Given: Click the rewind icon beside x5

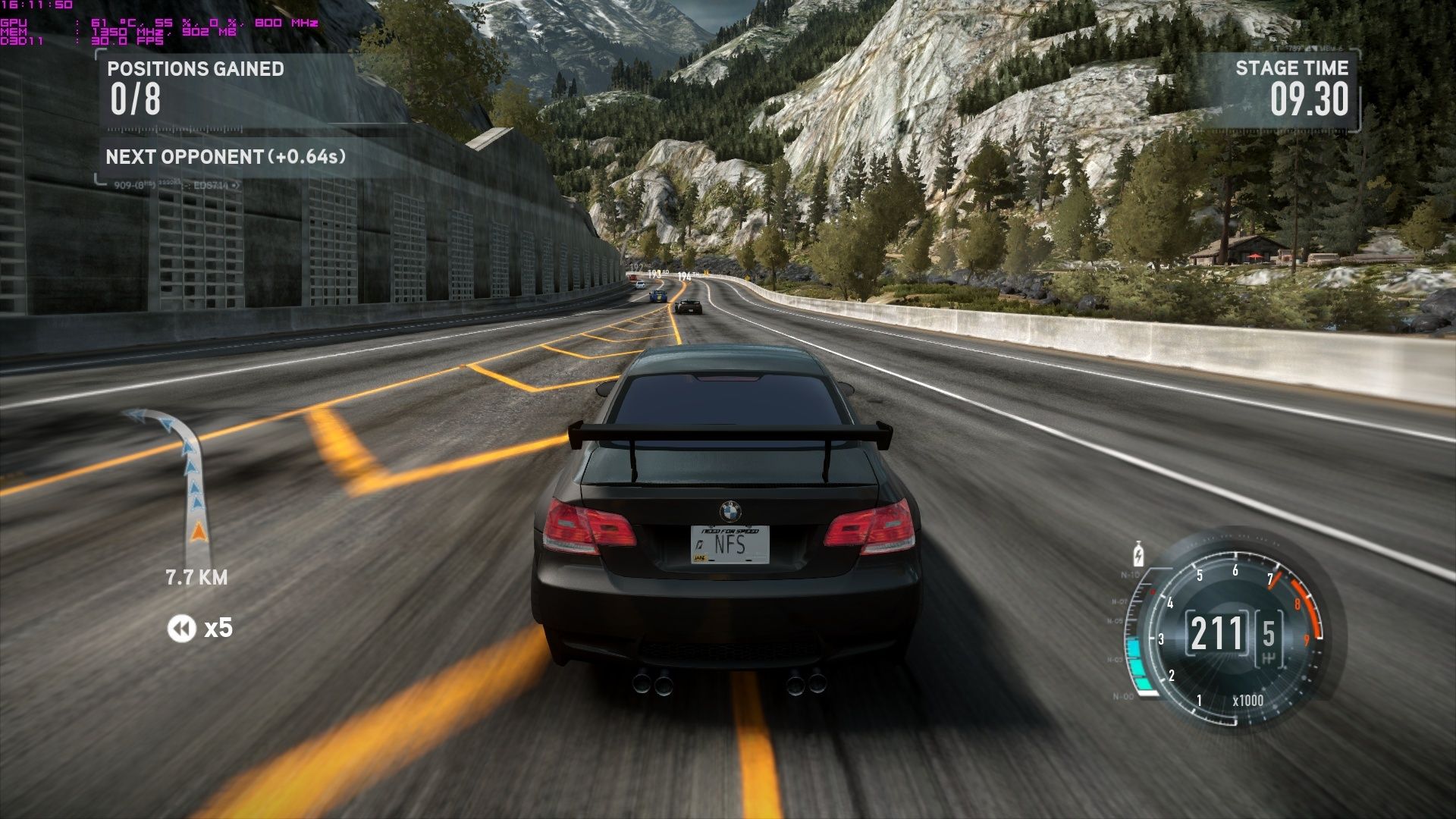Looking at the screenshot, I should 182,629.
